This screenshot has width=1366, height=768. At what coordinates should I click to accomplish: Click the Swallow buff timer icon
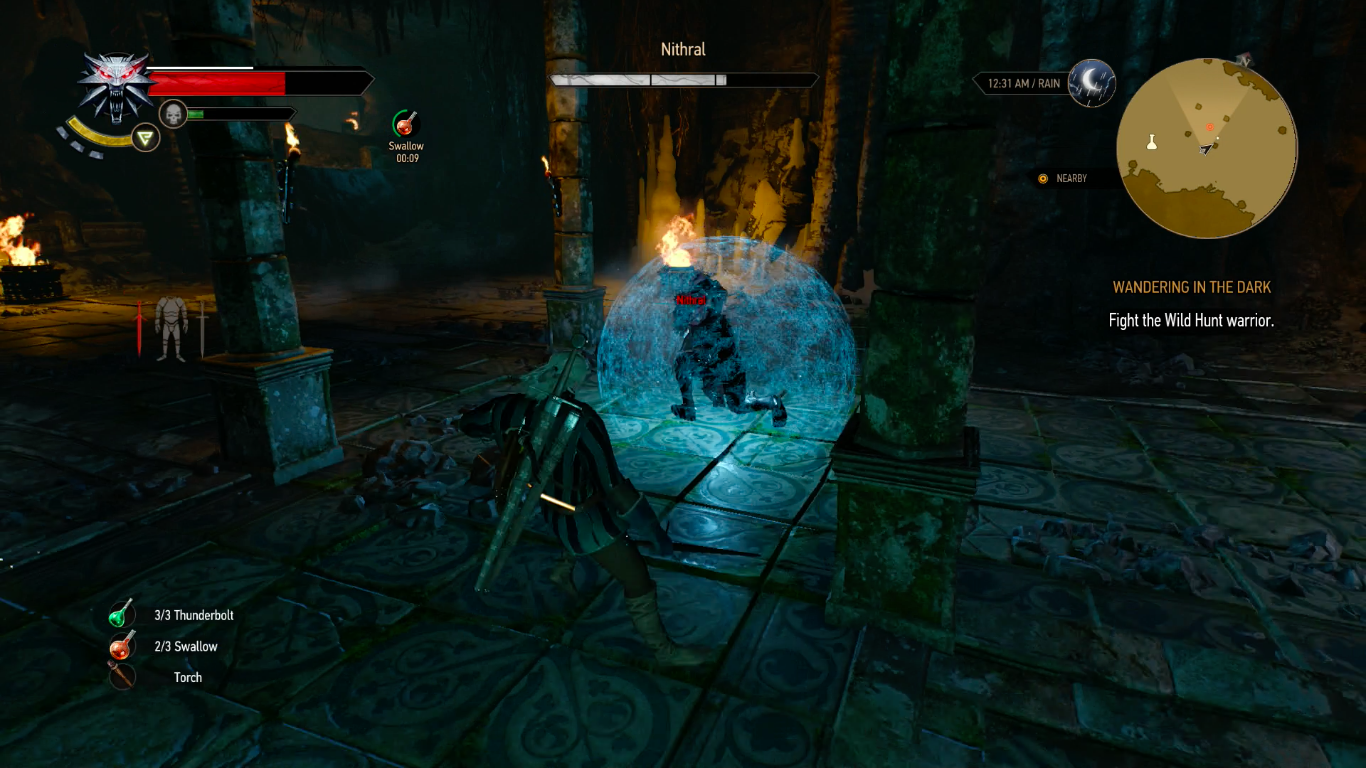tap(406, 124)
